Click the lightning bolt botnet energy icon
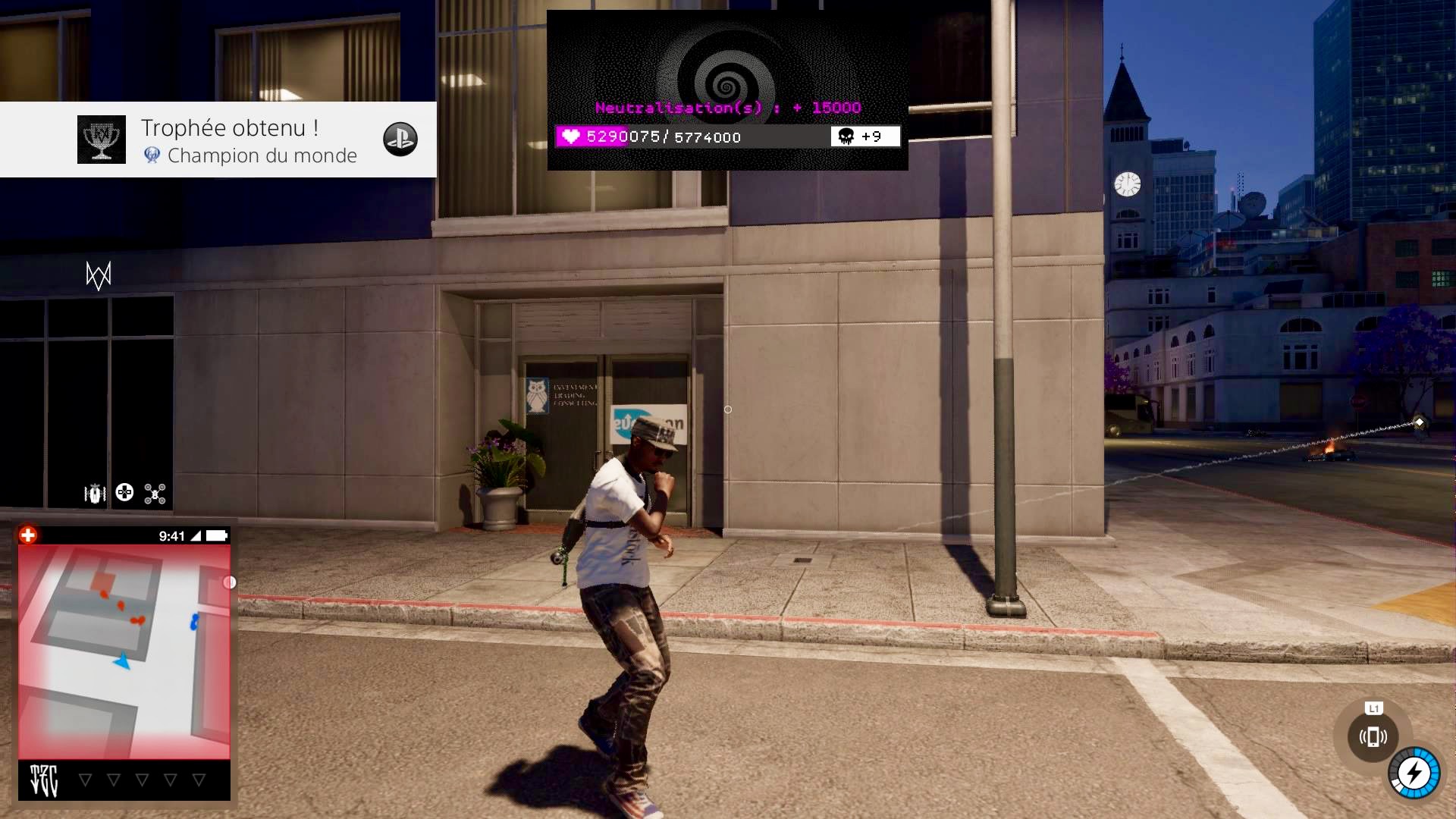This screenshot has height=819, width=1456. pyautogui.click(x=1414, y=773)
